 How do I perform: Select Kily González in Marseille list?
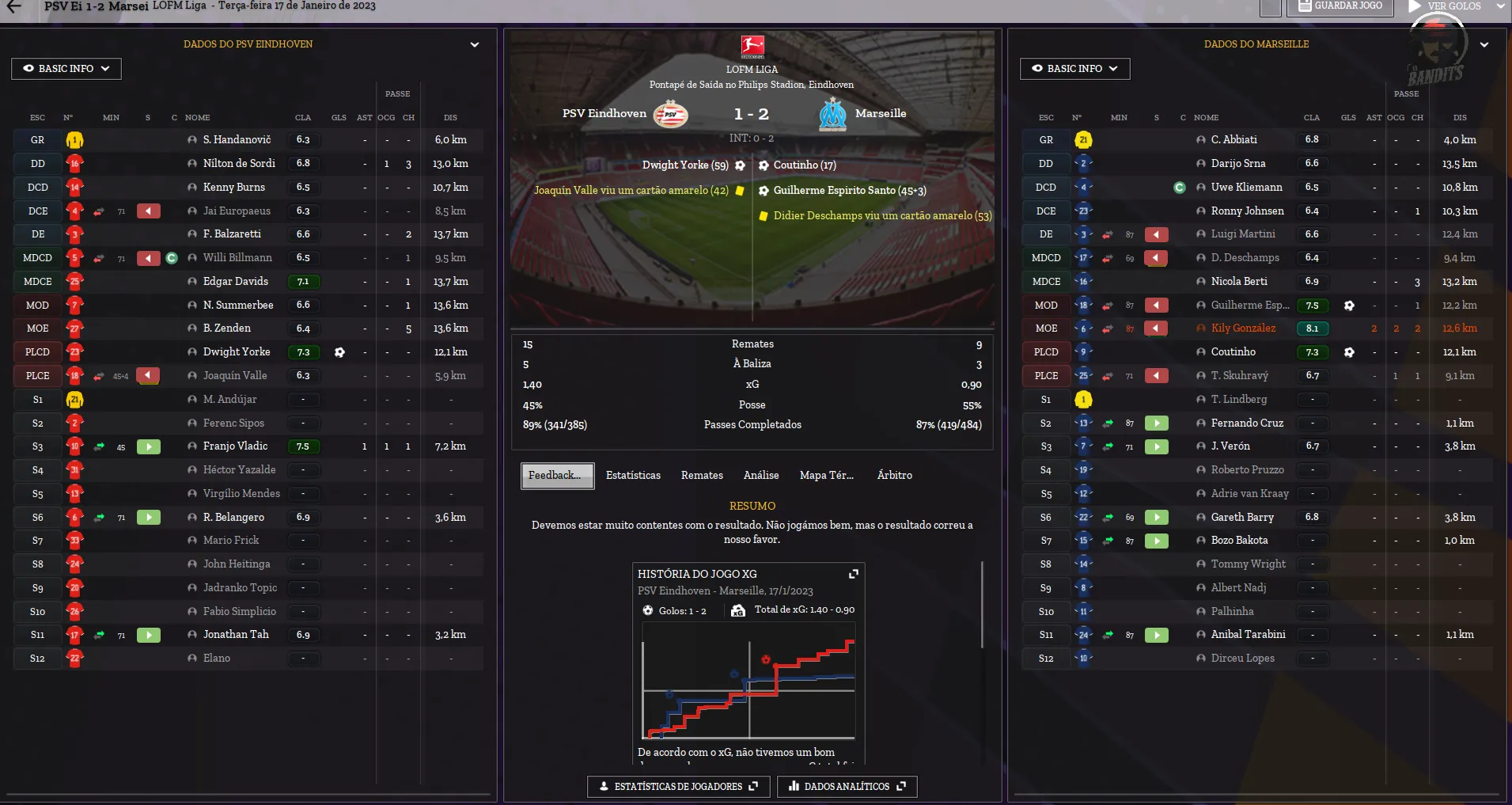(1243, 328)
